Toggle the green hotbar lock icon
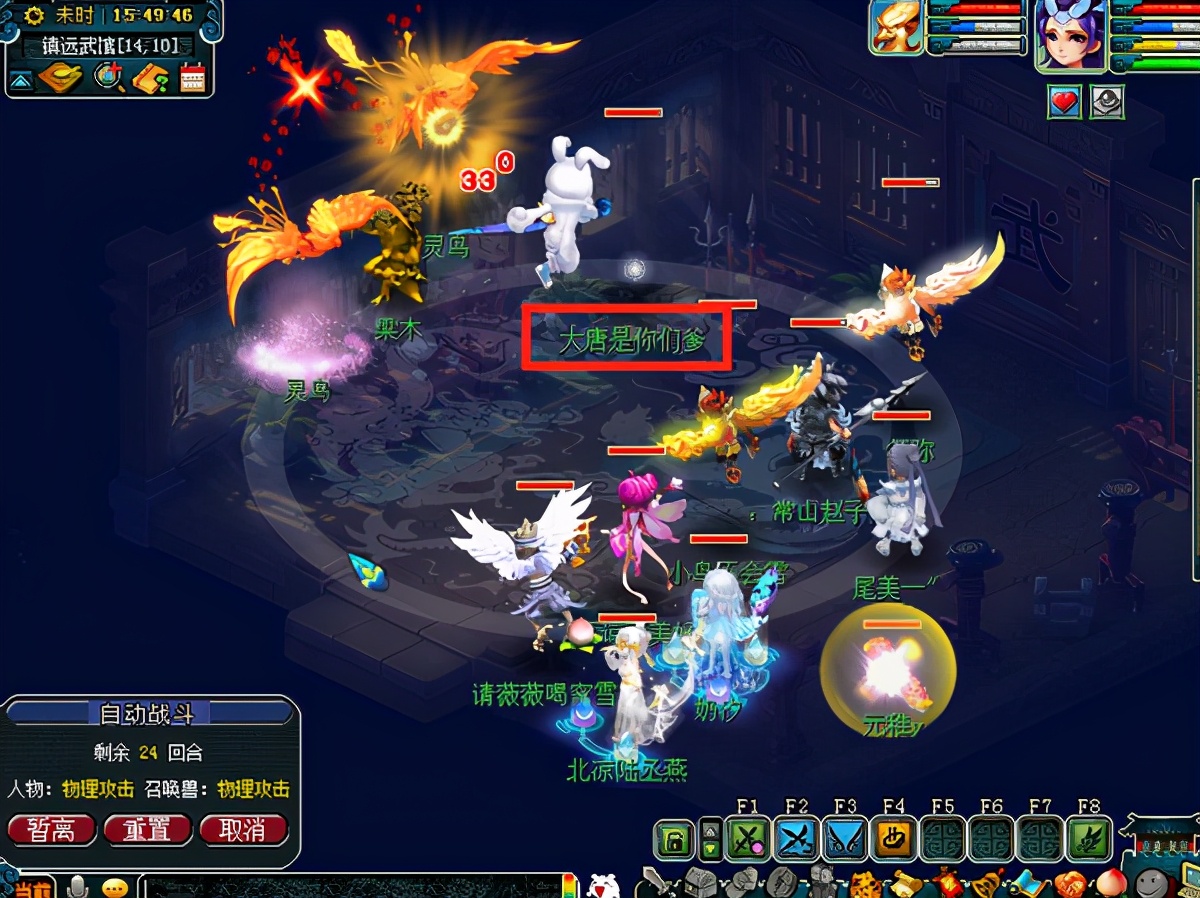The height and width of the screenshot is (898, 1200). pyautogui.click(x=675, y=840)
